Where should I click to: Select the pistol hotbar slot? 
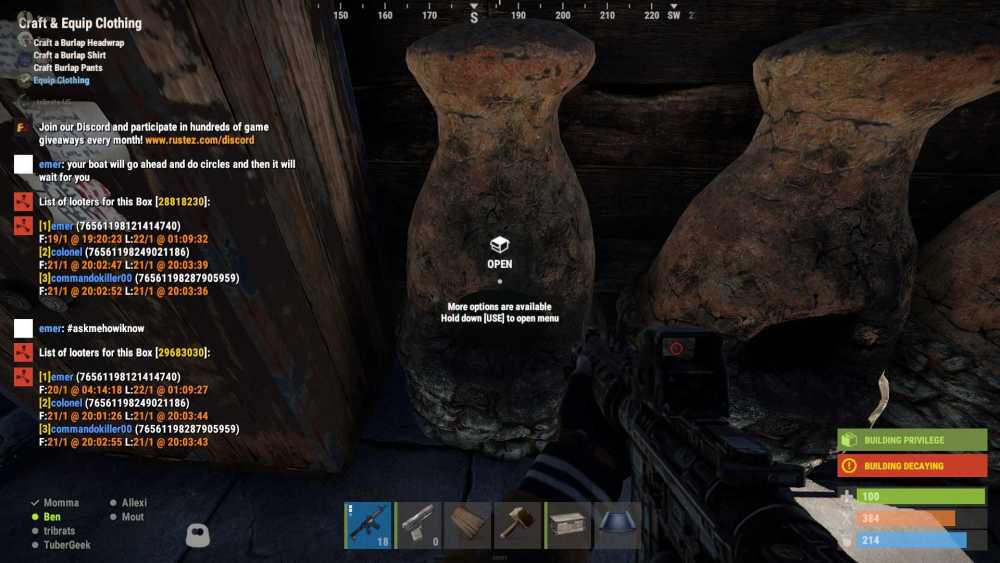419,525
